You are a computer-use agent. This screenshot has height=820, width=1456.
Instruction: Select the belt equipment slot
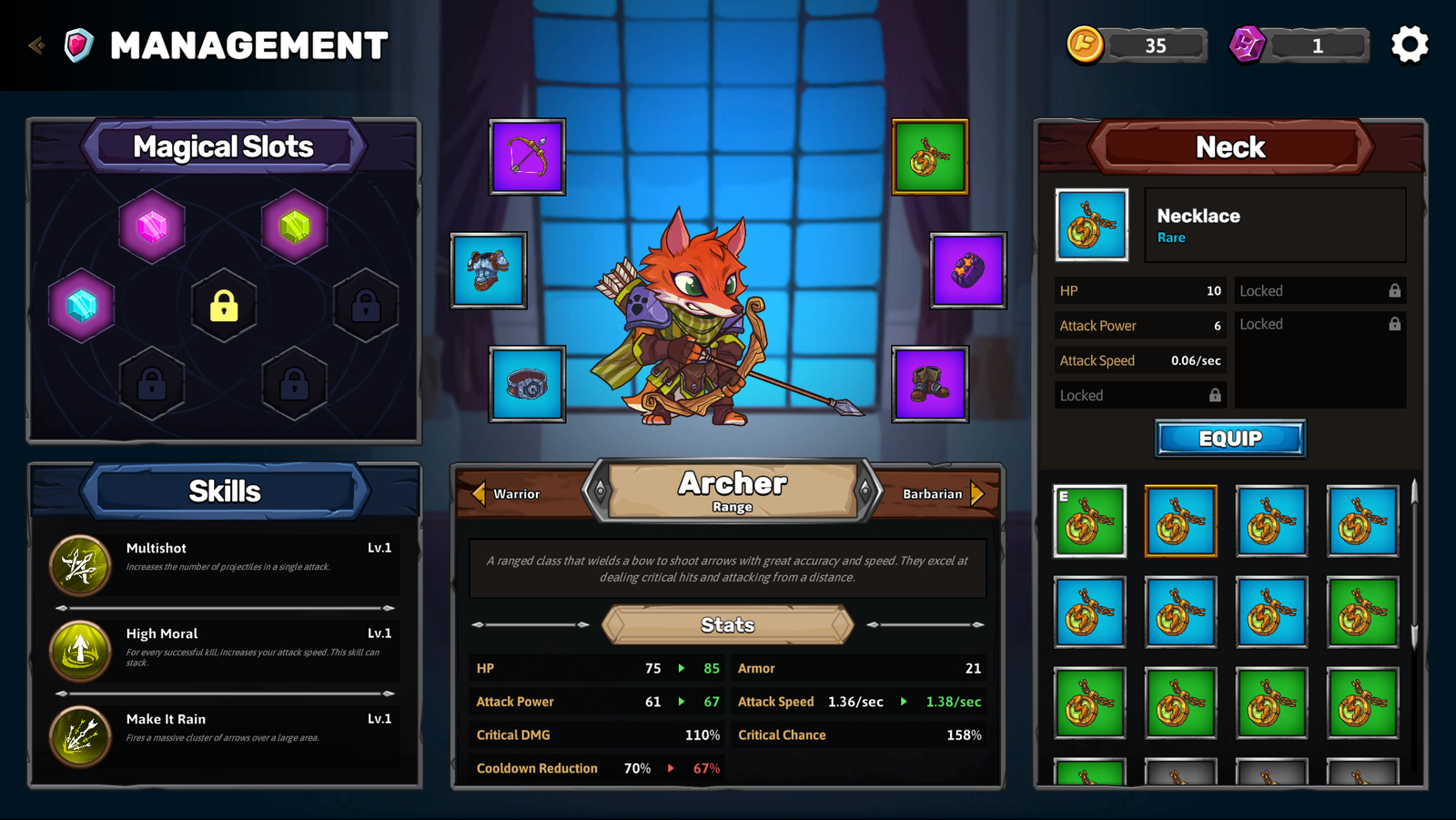pos(527,384)
